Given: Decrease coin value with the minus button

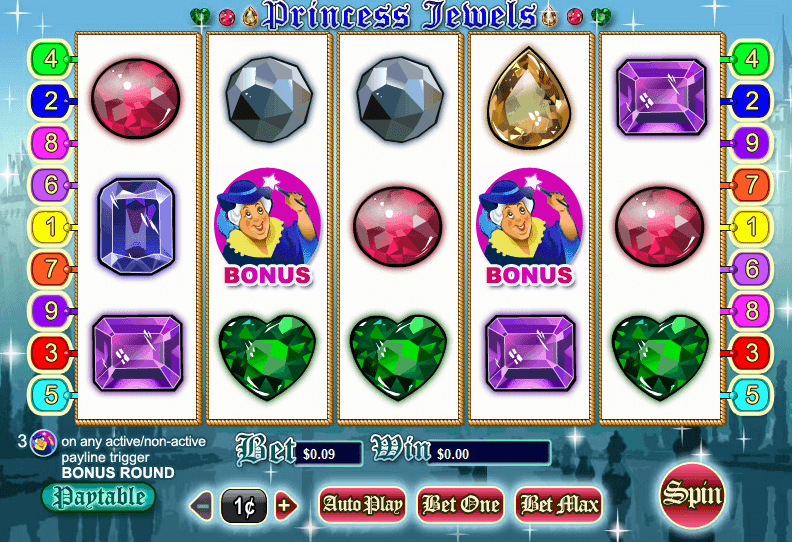Looking at the screenshot, I should 203,505.
